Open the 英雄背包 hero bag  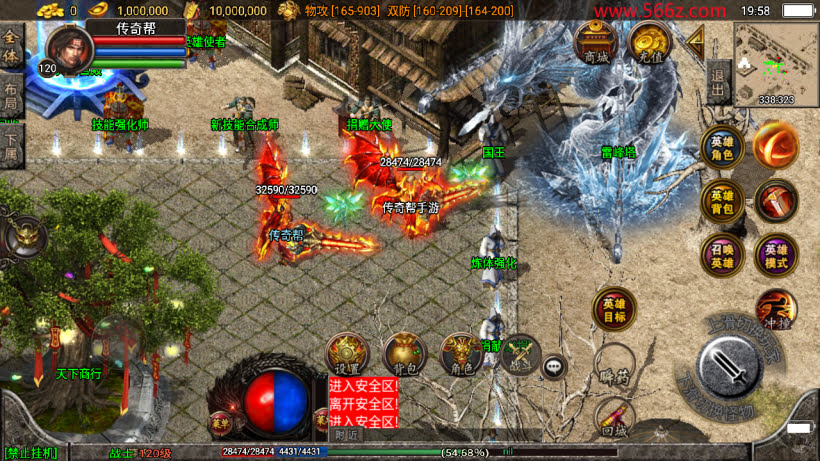point(721,200)
